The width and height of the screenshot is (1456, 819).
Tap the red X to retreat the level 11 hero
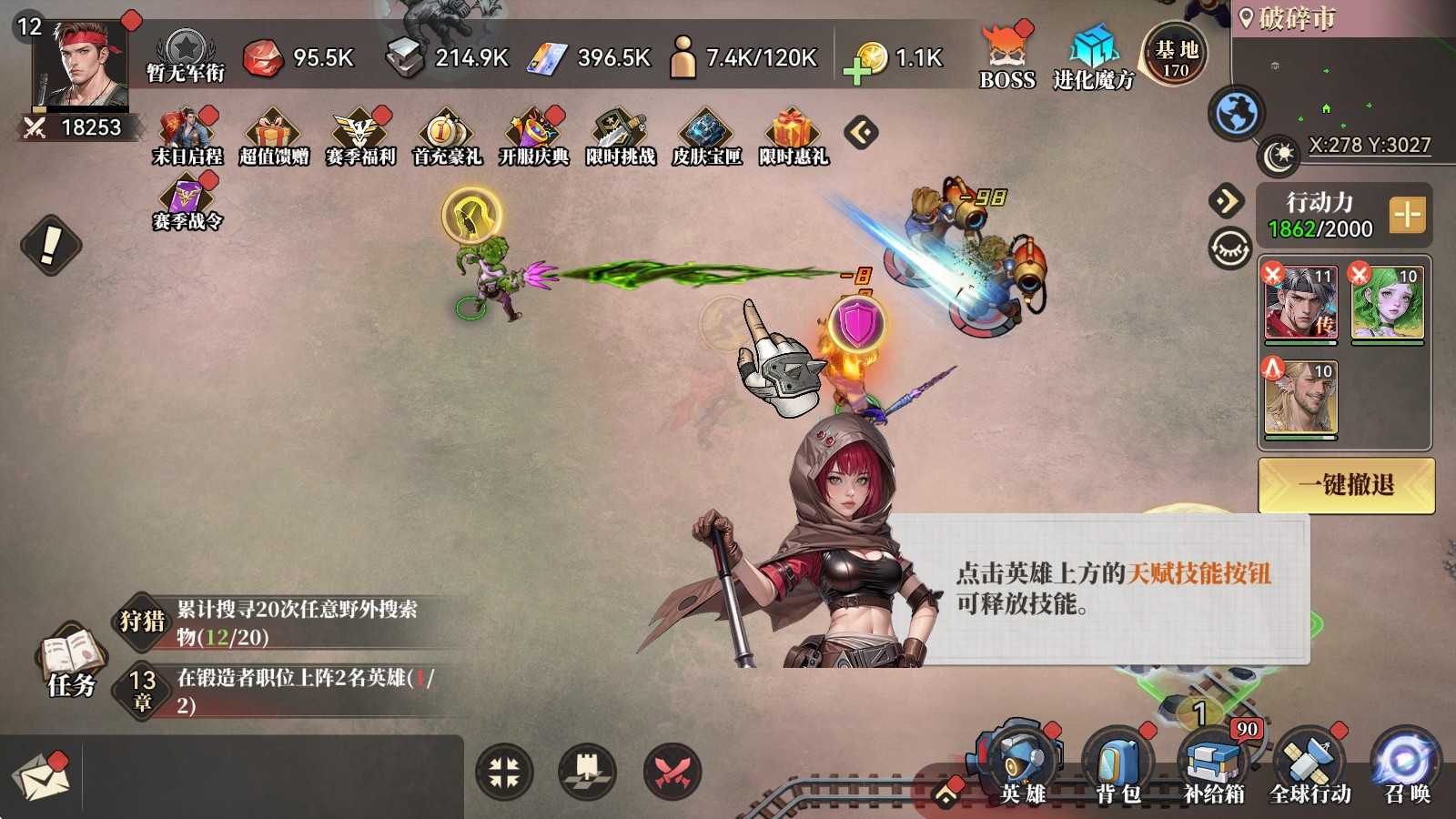pos(1271,271)
